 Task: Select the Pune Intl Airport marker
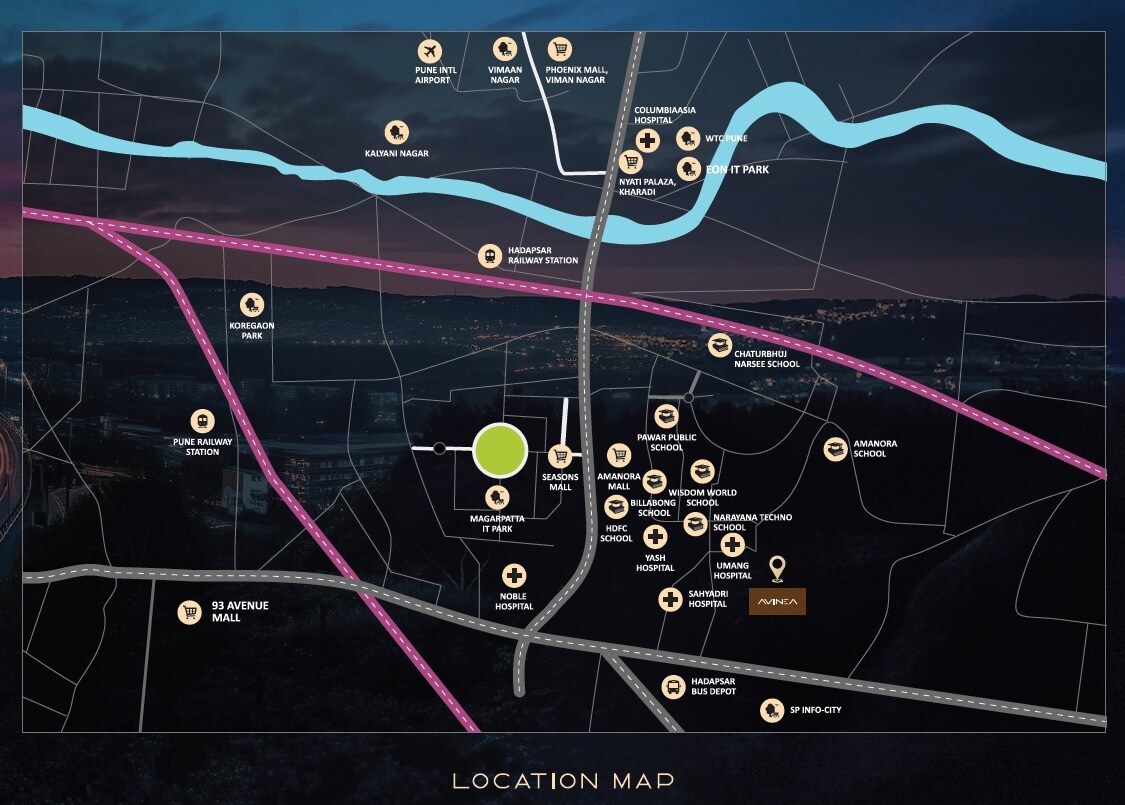[430, 49]
